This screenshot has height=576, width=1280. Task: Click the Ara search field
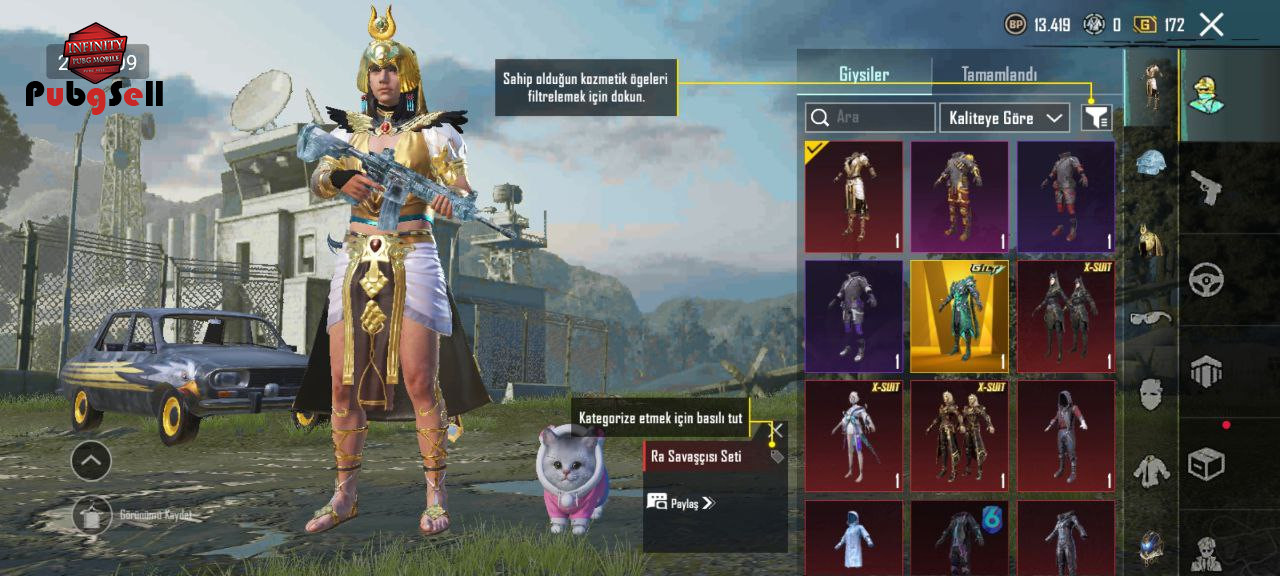tap(870, 118)
